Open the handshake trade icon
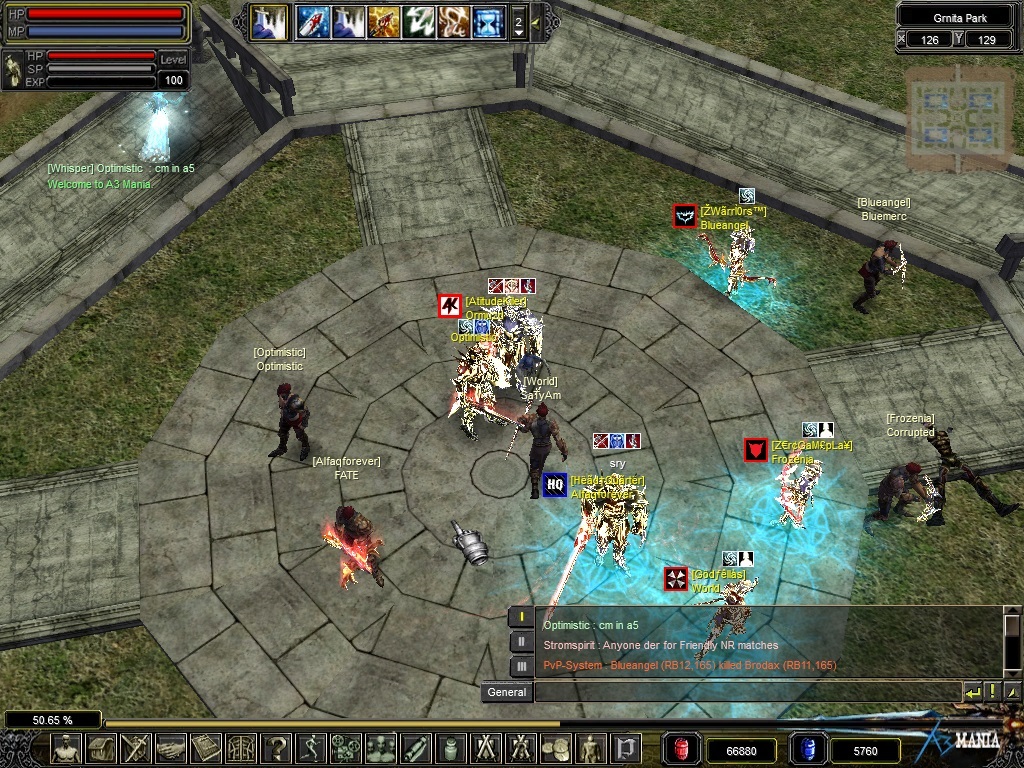 (173, 748)
